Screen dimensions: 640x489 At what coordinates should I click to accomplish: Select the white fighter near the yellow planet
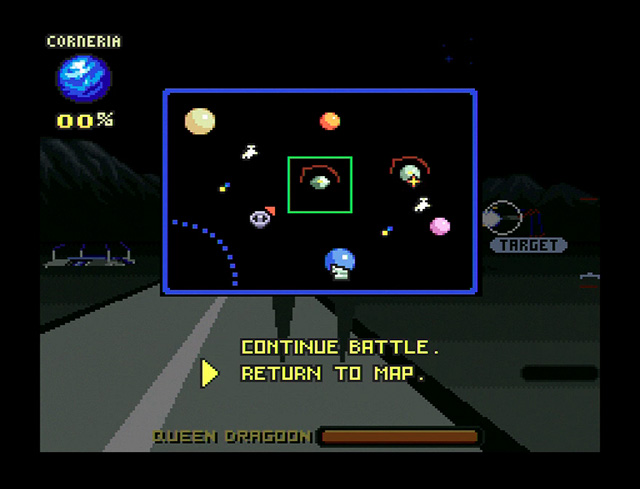pyautogui.click(x=250, y=153)
